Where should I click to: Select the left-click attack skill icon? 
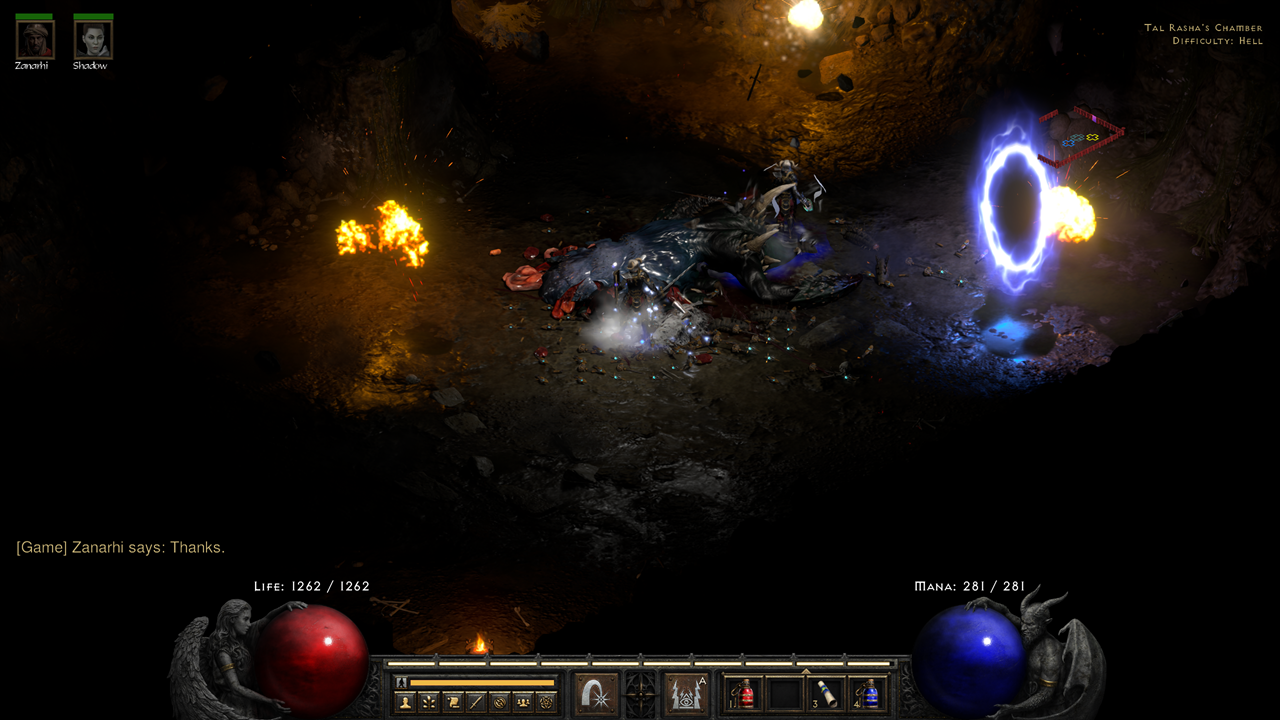596,693
